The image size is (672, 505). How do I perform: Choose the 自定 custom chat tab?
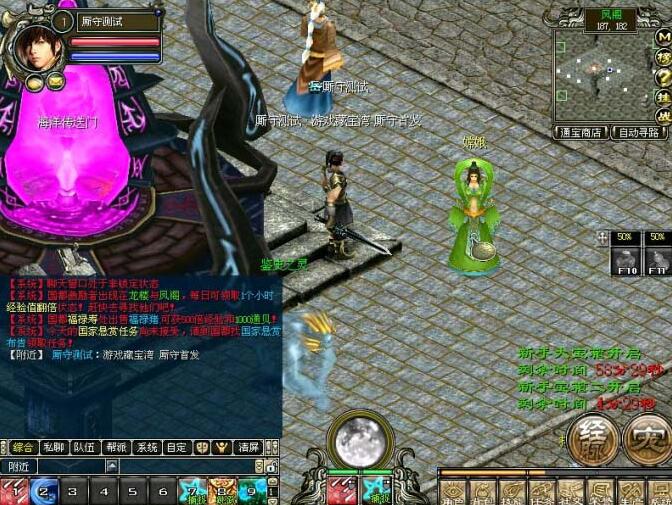(177, 448)
